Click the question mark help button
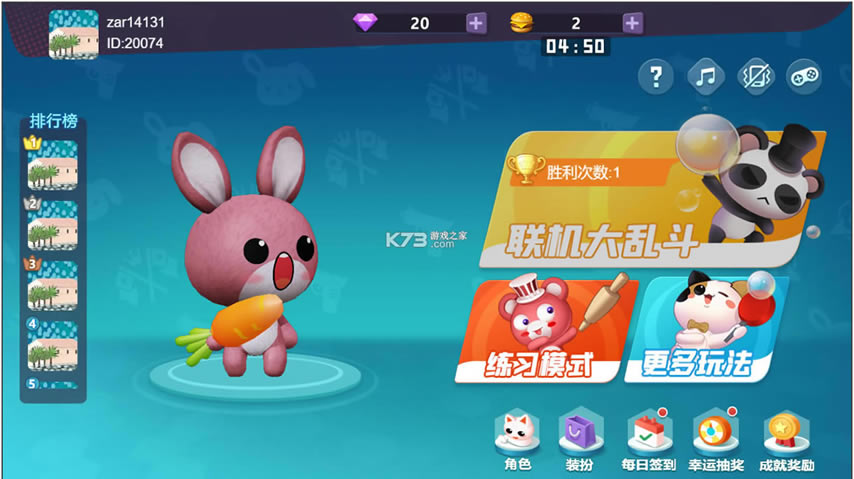The width and height of the screenshot is (854, 479). coord(655,76)
